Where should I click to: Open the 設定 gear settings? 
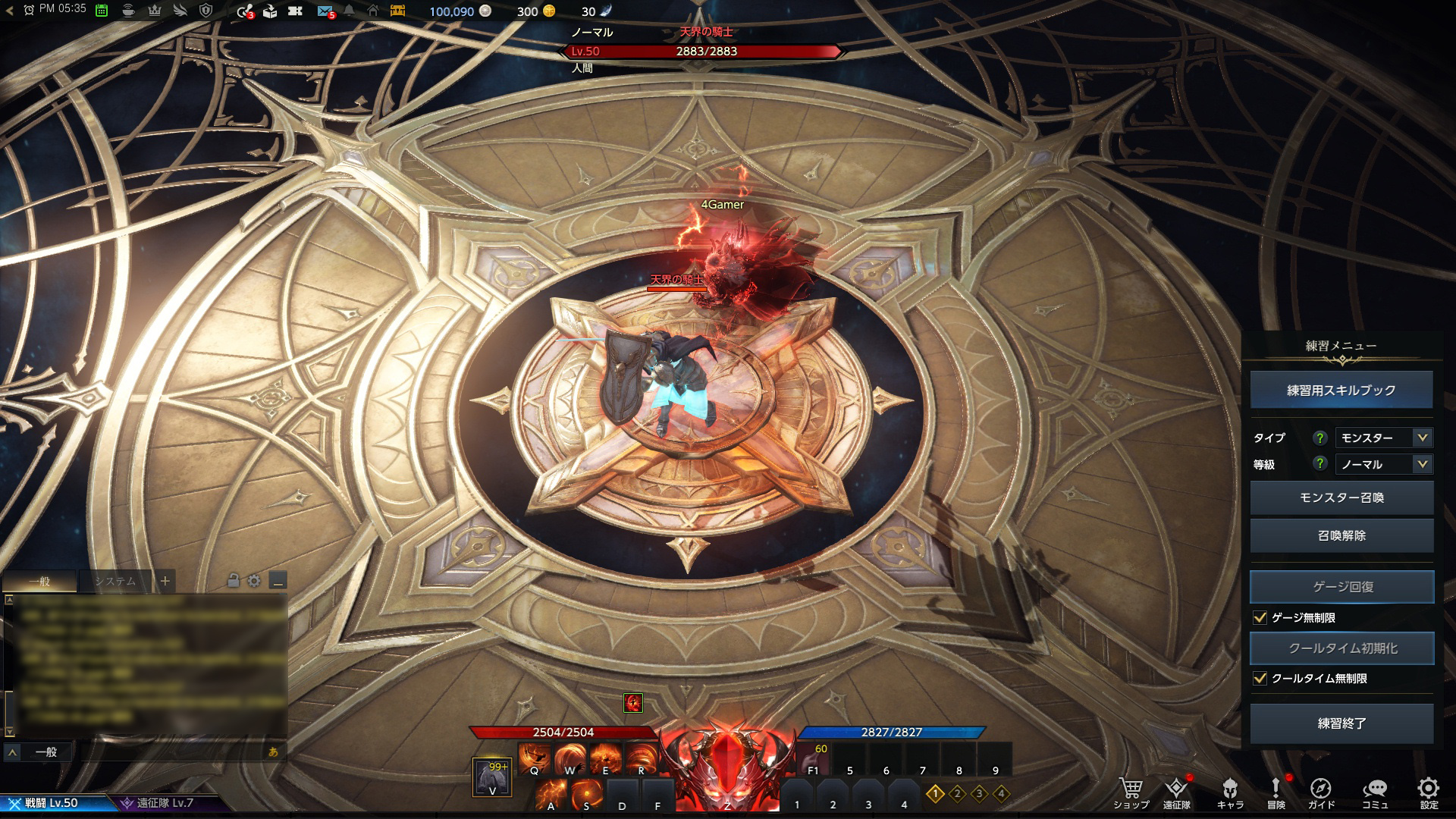tap(1429, 789)
